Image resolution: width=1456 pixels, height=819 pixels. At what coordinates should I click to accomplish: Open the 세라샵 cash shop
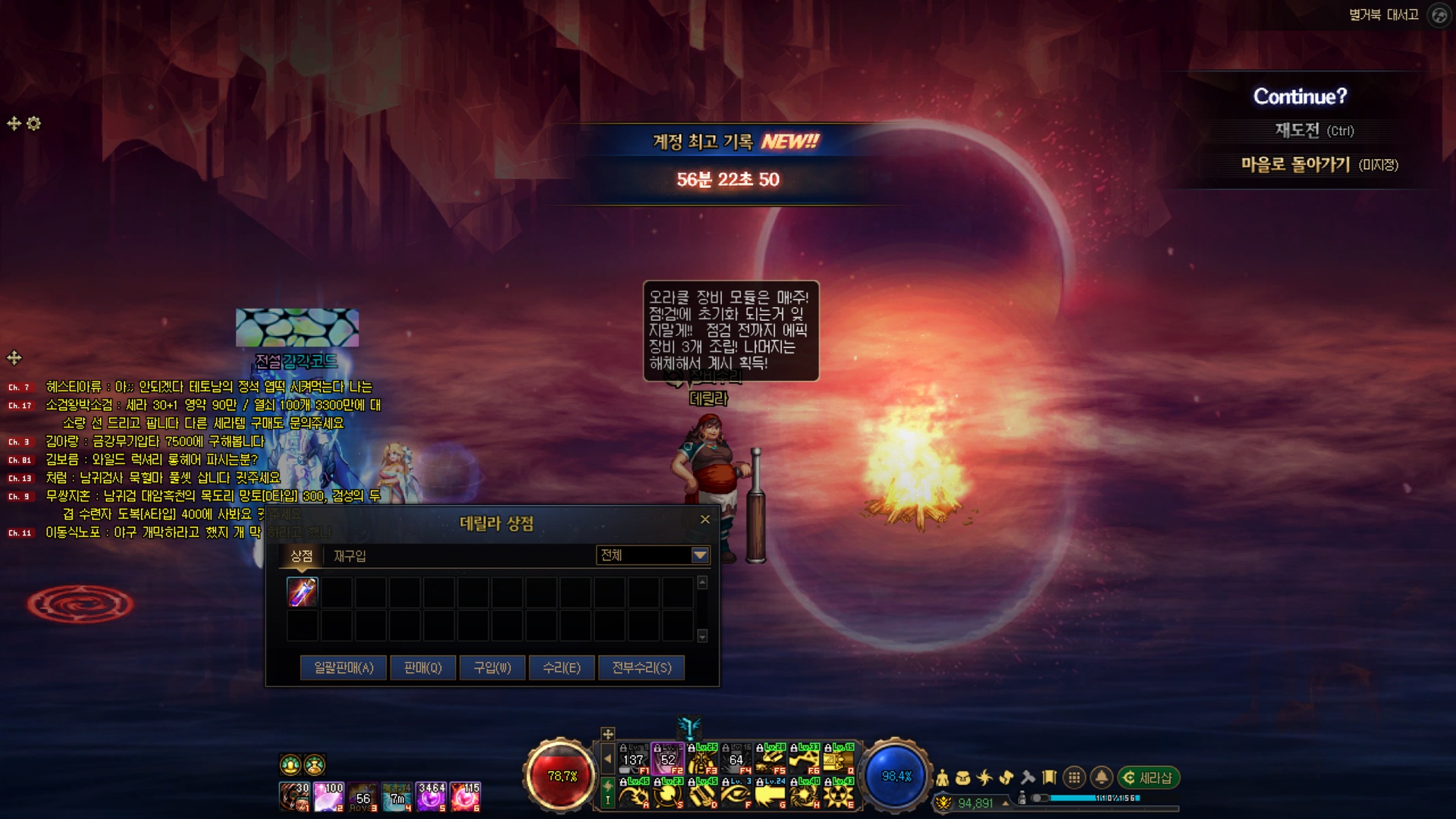click(x=1148, y=777)
